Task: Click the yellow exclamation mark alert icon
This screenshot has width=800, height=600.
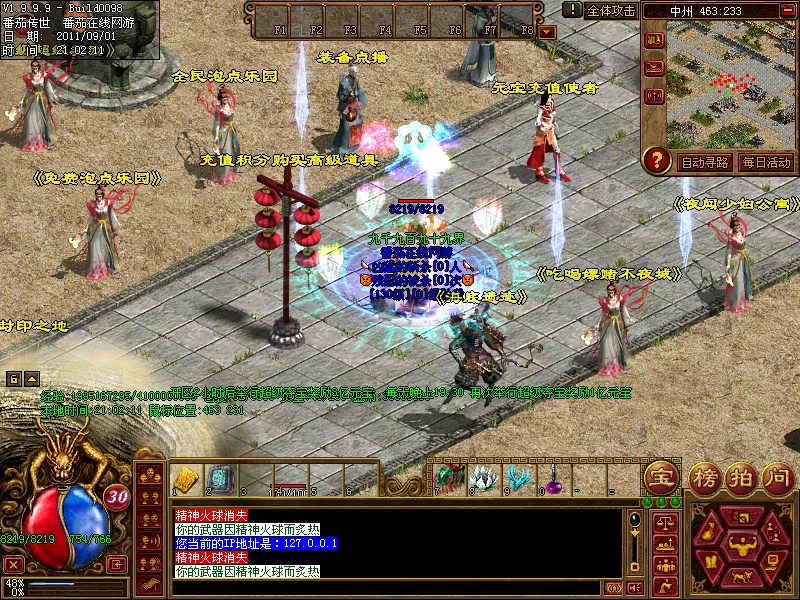Action: [x=572, y=9]
